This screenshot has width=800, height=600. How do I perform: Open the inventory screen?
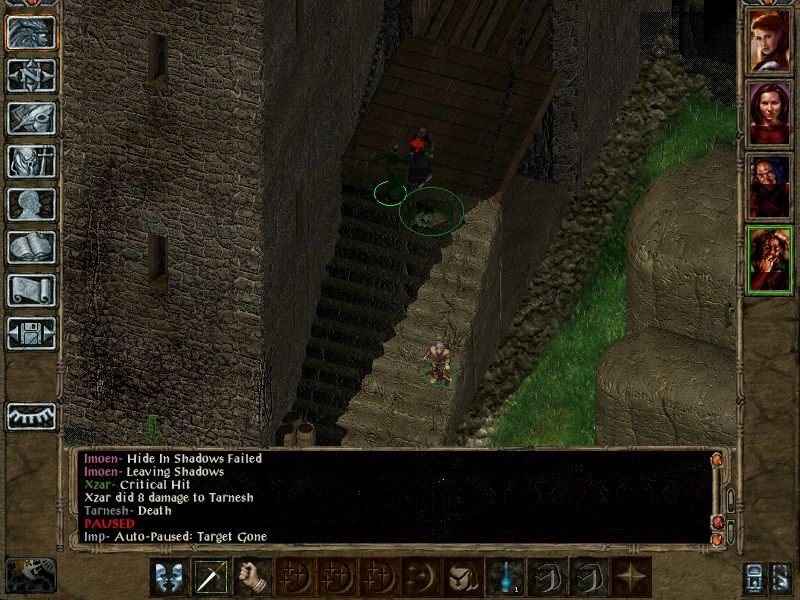pyautogui.click(x=31, y=161)
